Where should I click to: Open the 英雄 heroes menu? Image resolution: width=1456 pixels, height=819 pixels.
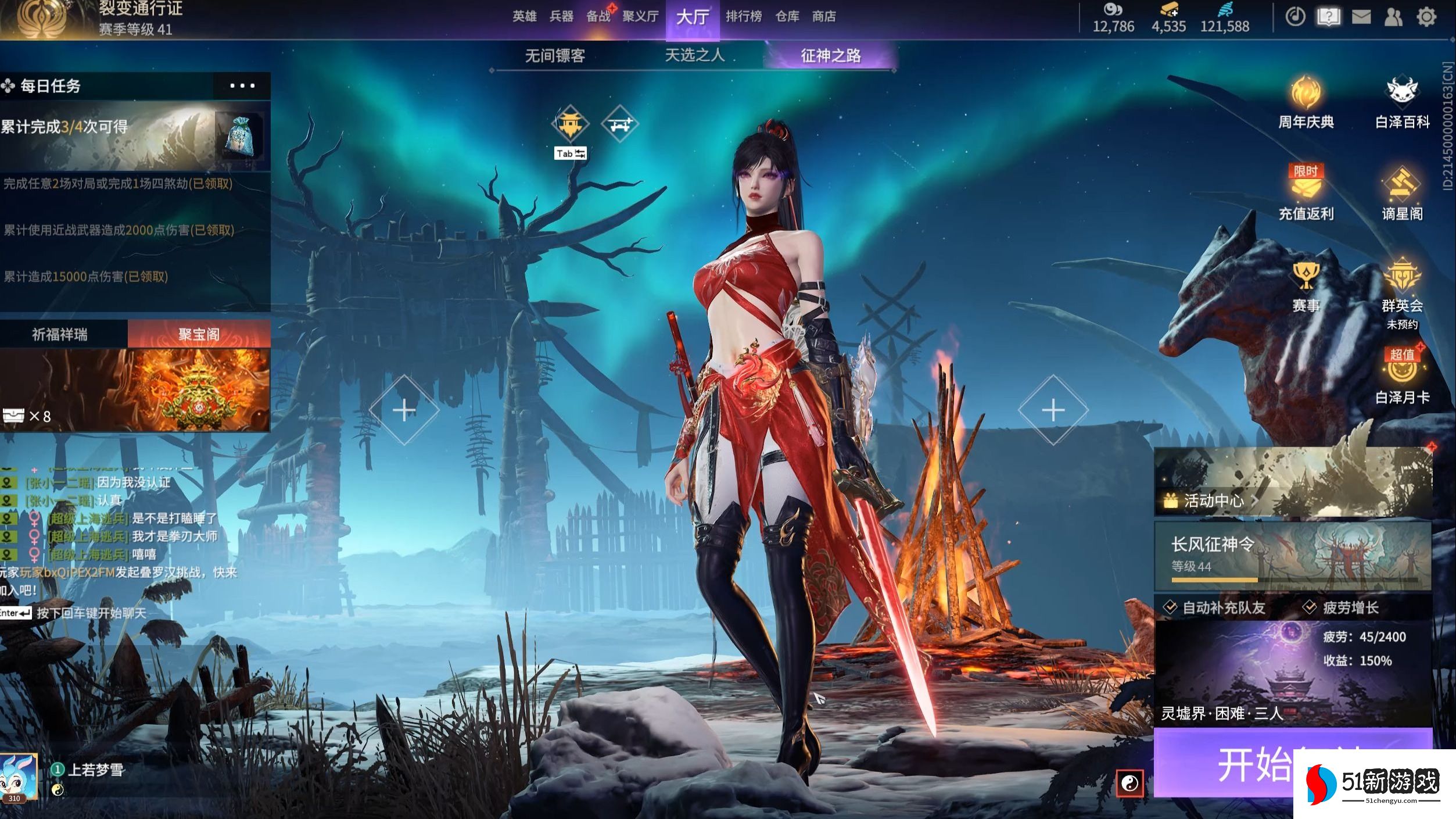point(524,16)
